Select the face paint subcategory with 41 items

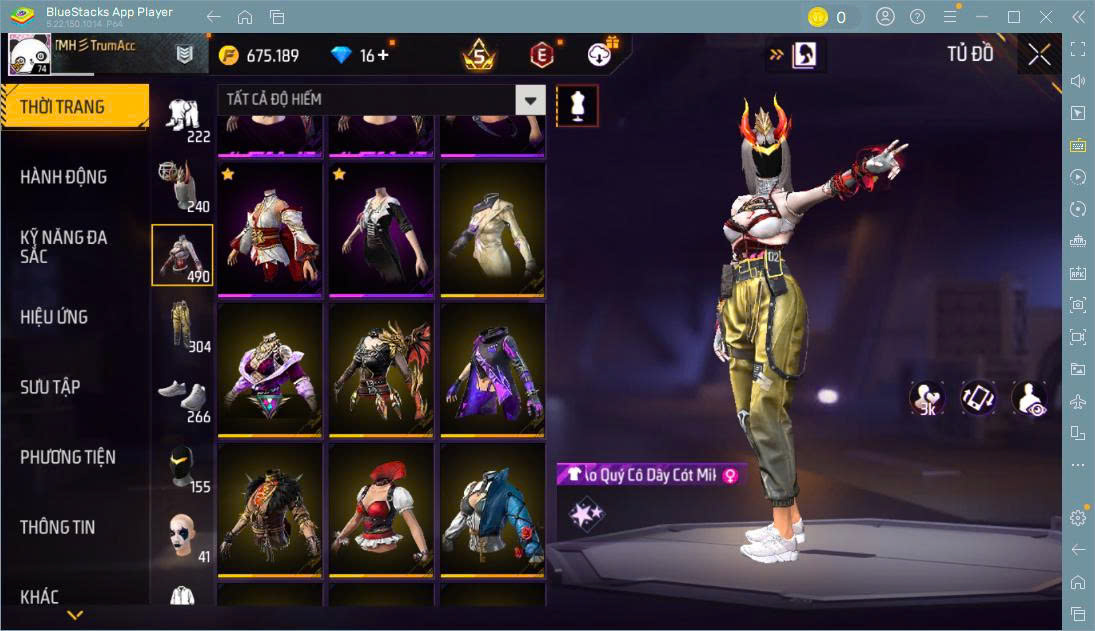182,536
